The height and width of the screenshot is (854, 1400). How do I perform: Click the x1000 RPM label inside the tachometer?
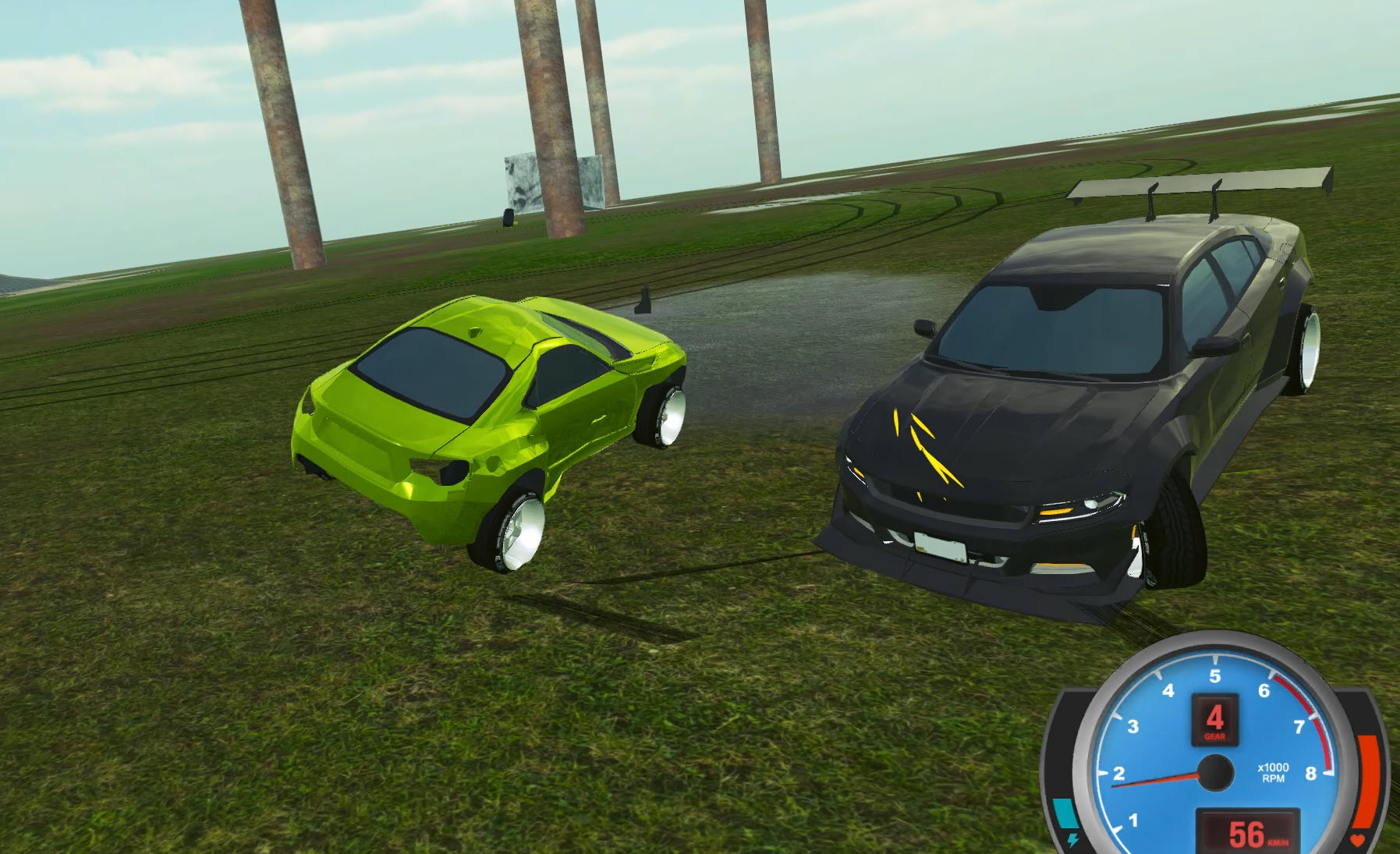tap(1273, 771)
